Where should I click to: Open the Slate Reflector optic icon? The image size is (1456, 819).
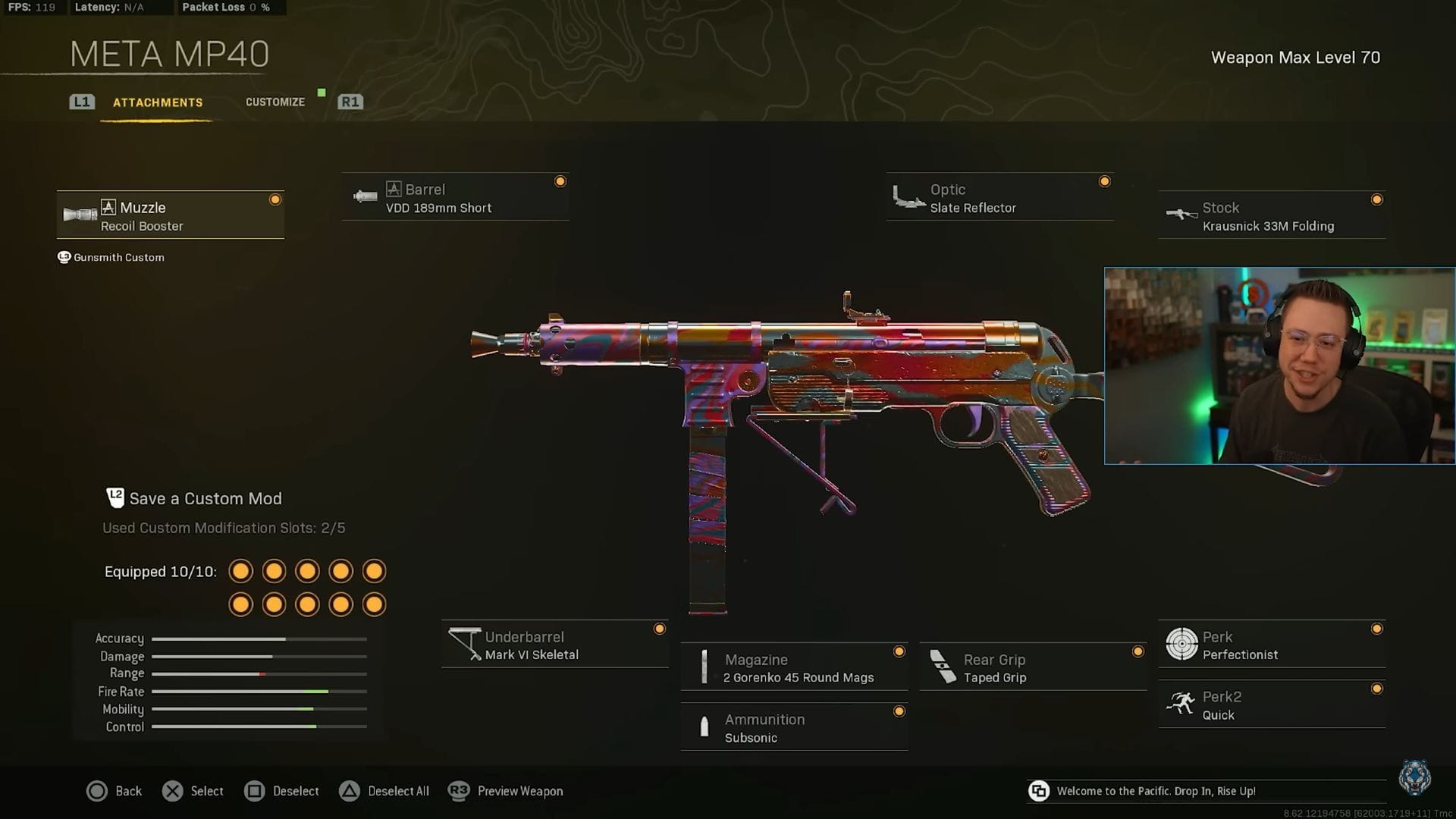[x=907, y=196]
